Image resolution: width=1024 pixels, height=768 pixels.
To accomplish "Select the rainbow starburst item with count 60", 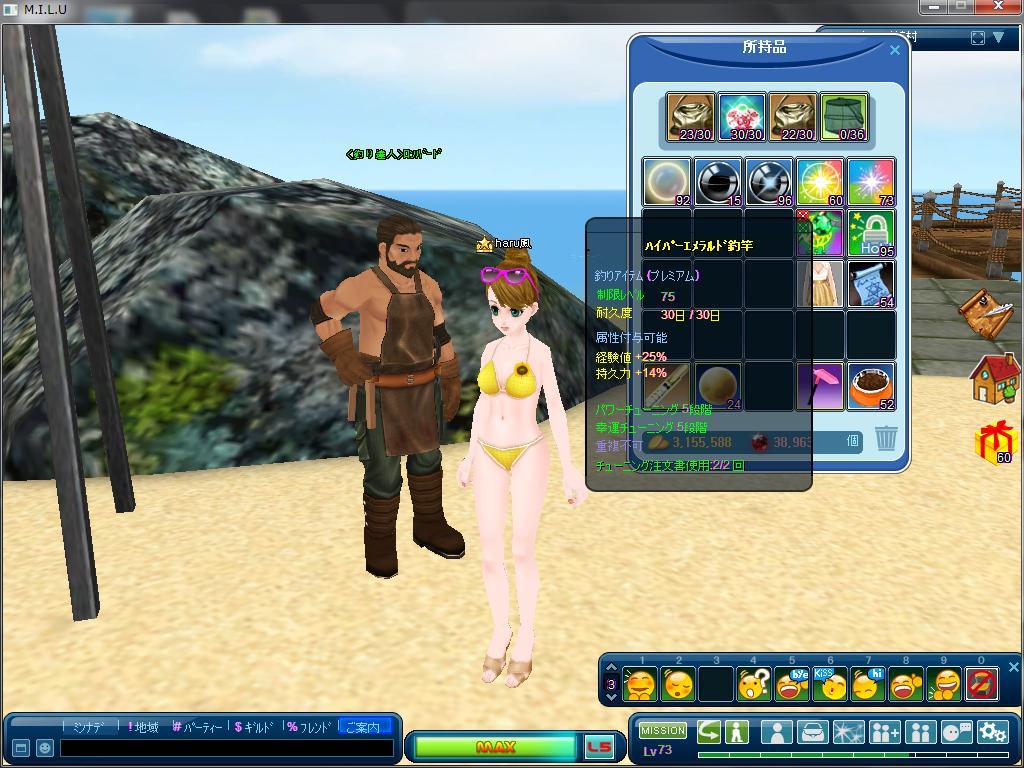I will point(820,182).
